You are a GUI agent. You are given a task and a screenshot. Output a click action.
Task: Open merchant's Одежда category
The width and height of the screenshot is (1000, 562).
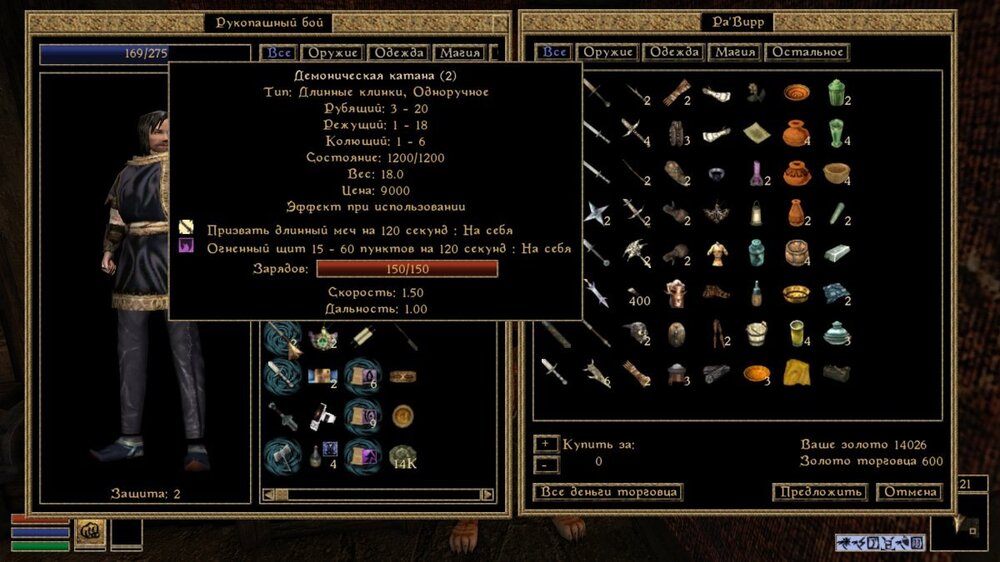pos(674,52)
